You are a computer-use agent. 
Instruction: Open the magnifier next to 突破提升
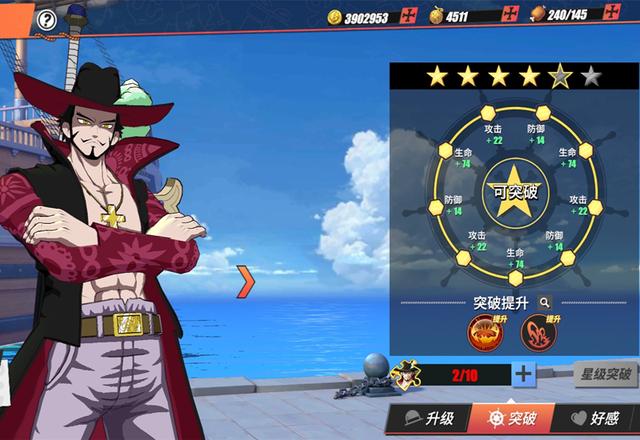[x=545, y=301]
